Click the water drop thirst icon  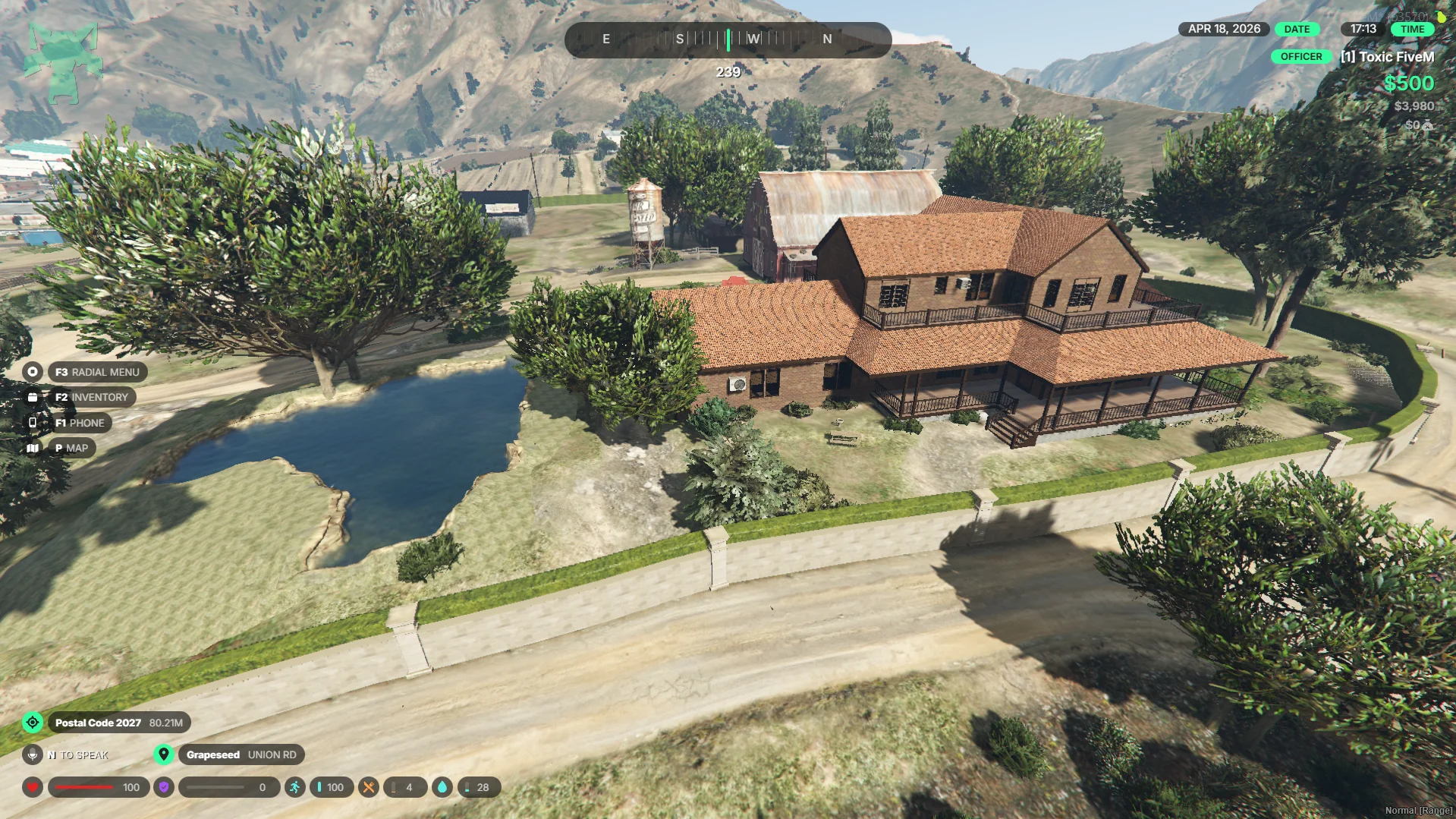pos(442,787)
